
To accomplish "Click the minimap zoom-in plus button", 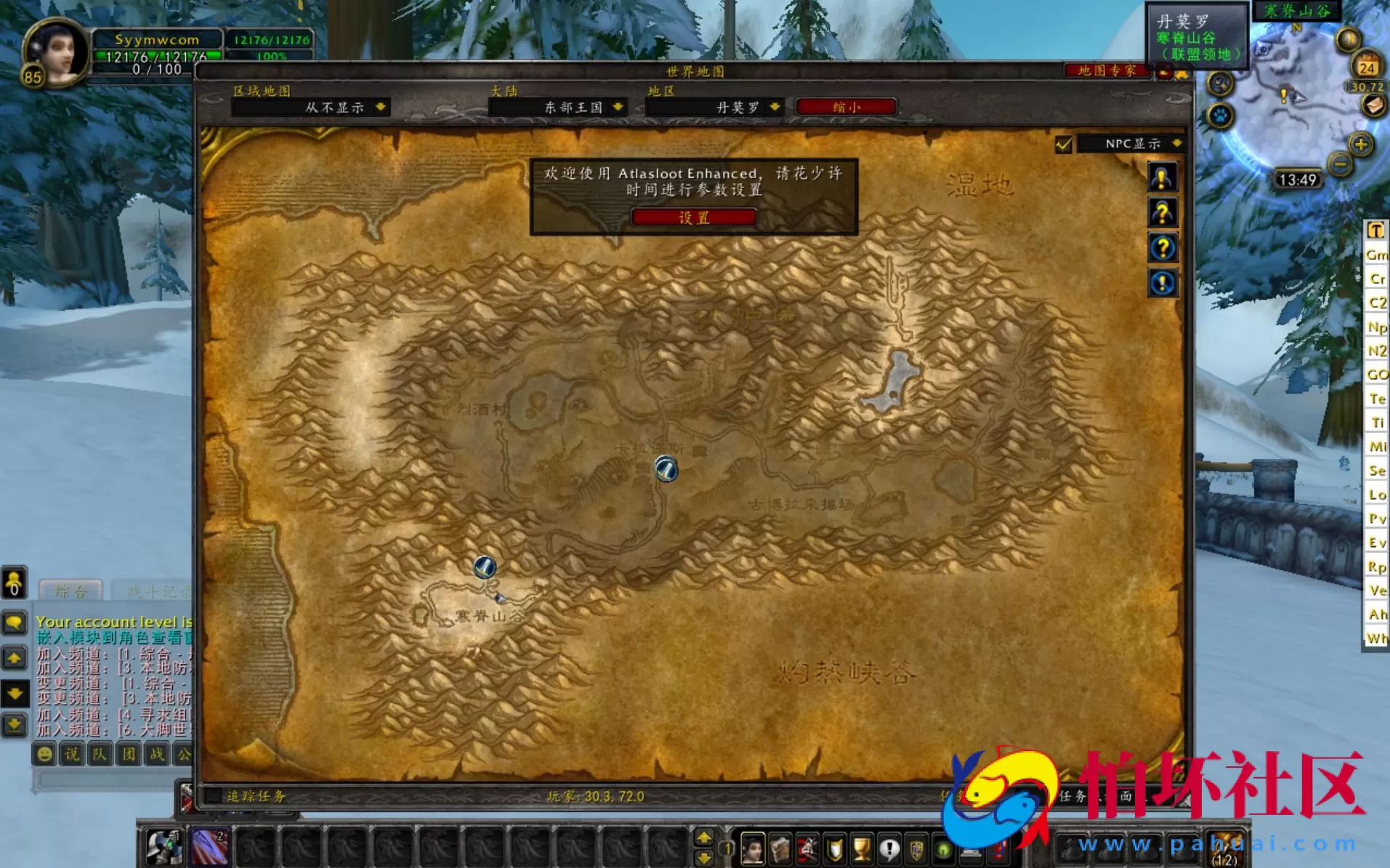I will (x=1360, y=145).
